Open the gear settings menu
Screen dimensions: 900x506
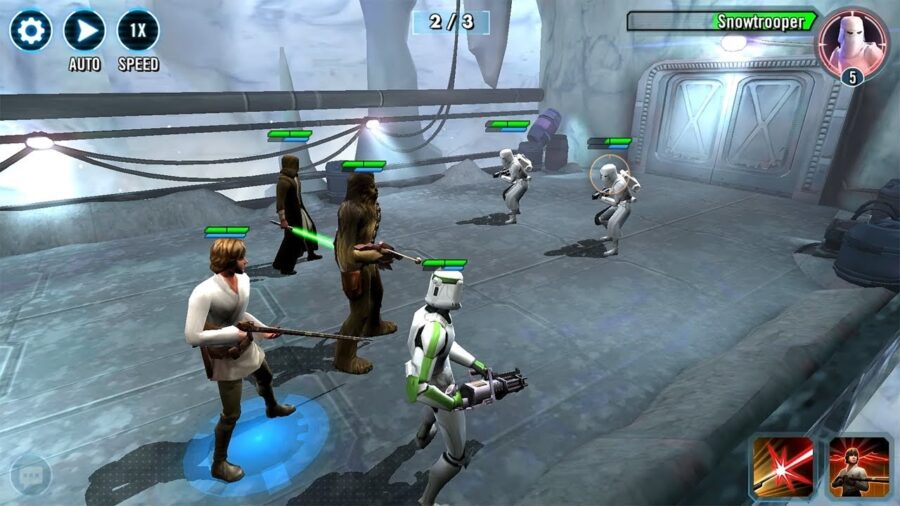[x=31, y=30]
